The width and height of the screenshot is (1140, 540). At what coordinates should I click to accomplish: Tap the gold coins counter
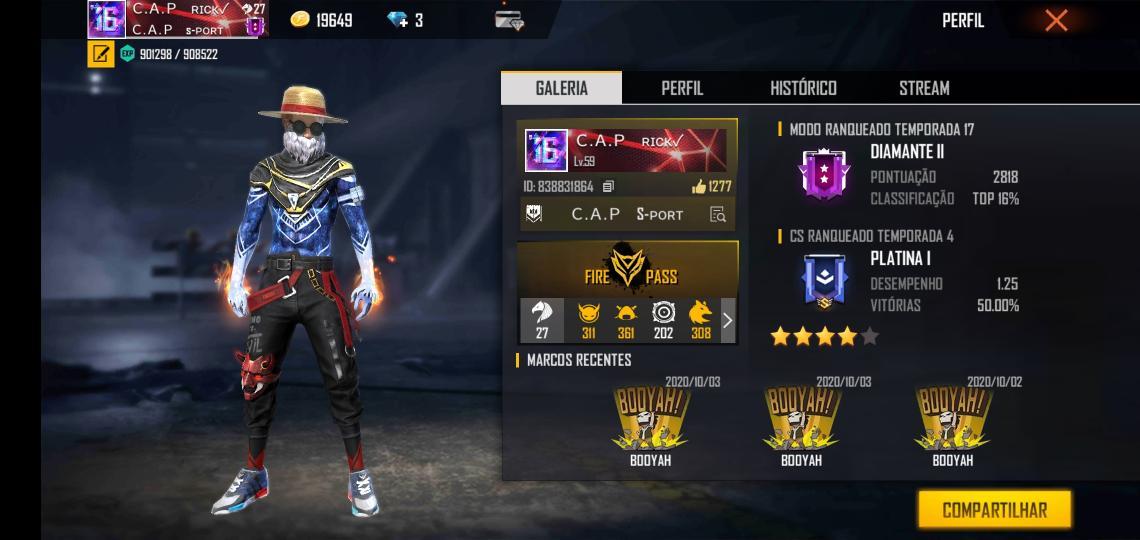pos(321,20)
